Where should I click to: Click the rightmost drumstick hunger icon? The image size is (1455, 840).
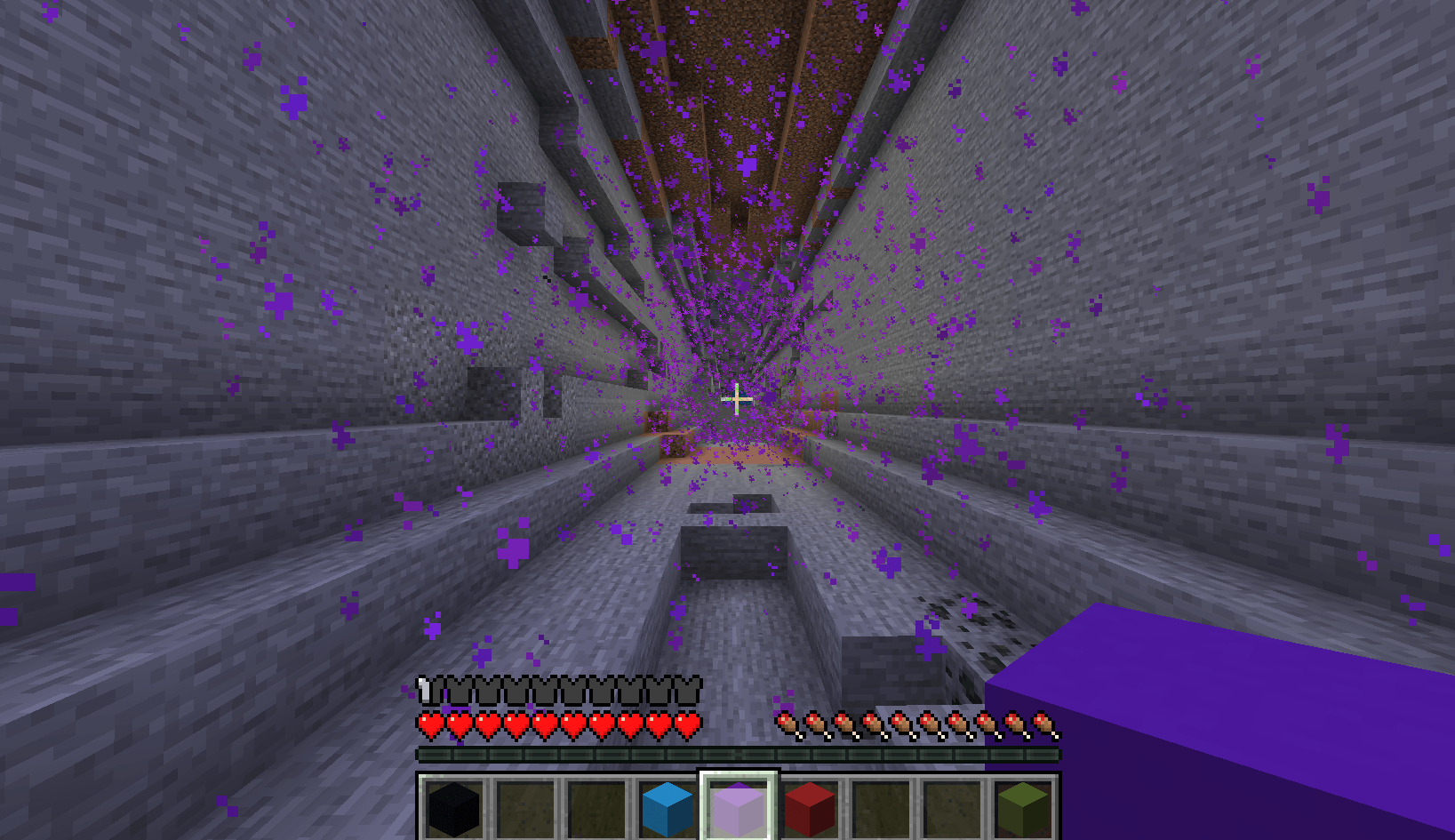pyautogui.click(x=1040, y=723)
